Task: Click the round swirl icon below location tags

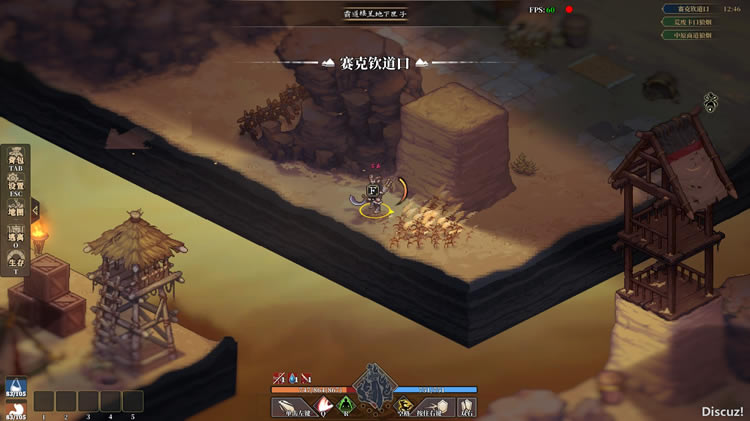Action: tap(711, 101)
